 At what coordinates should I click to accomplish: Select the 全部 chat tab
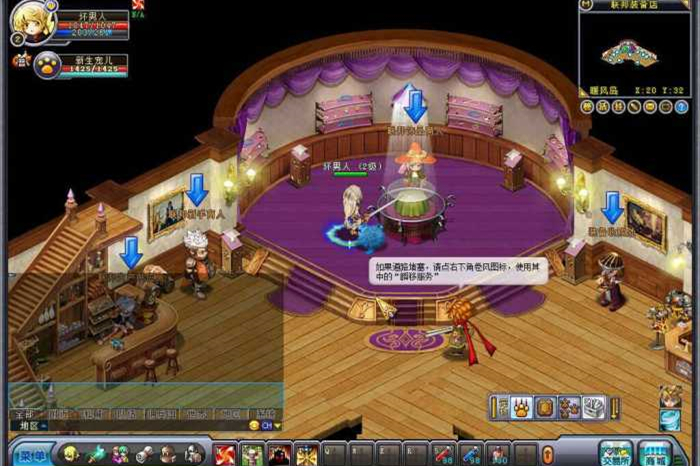[23, 412]
